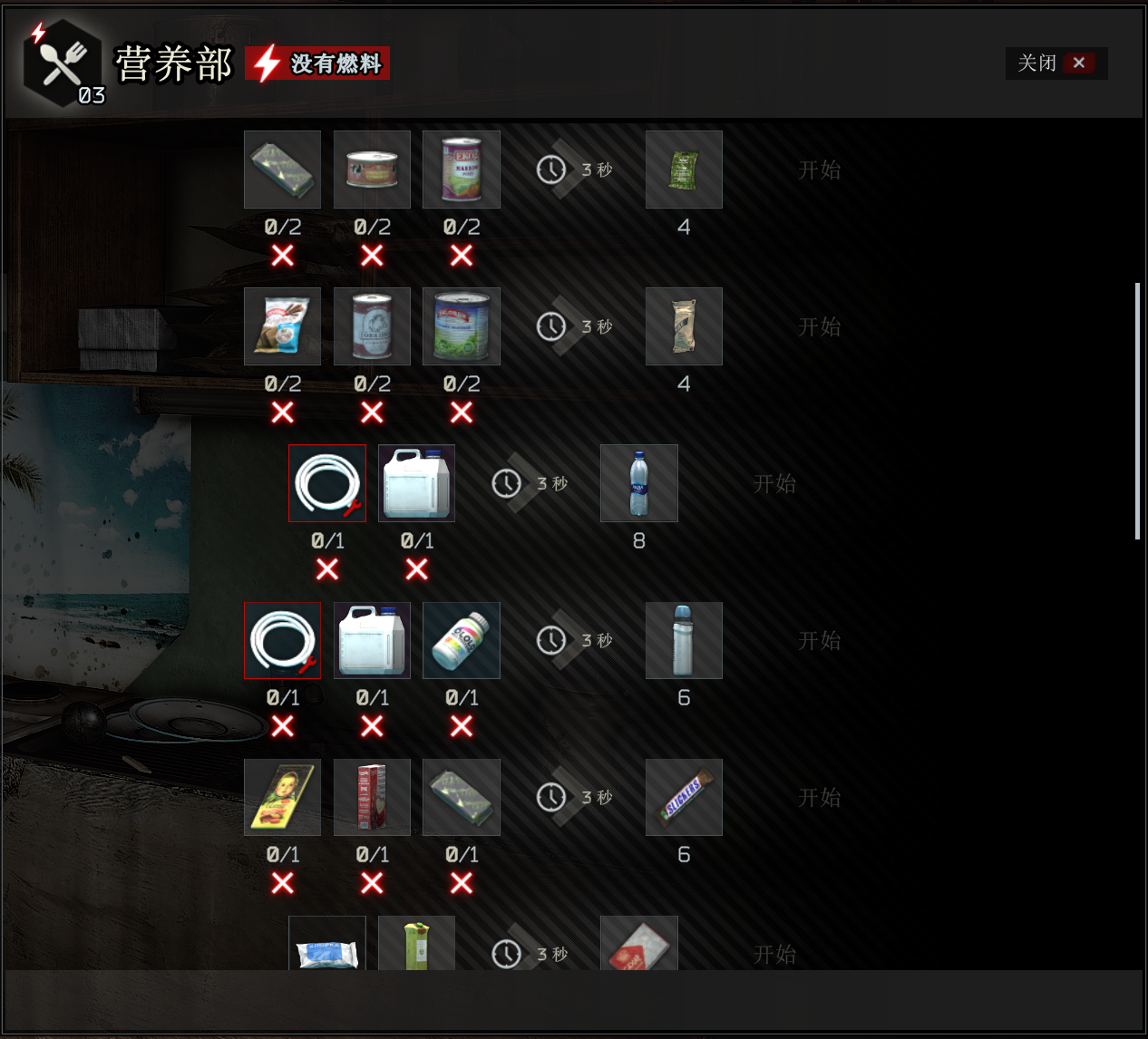Start the green MRE pack craft
Image resolution: width=1148 pixels, height=1039 pixels.
point(819,170)
